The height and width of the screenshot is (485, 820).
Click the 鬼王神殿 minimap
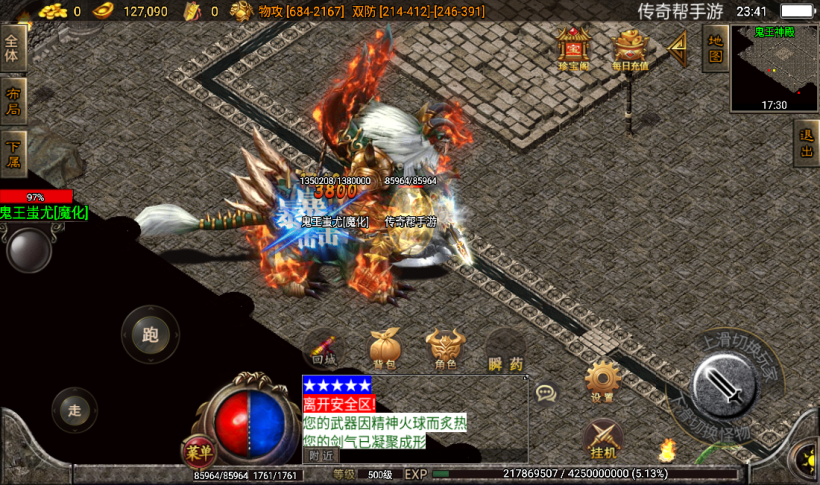tap(773, 67)
